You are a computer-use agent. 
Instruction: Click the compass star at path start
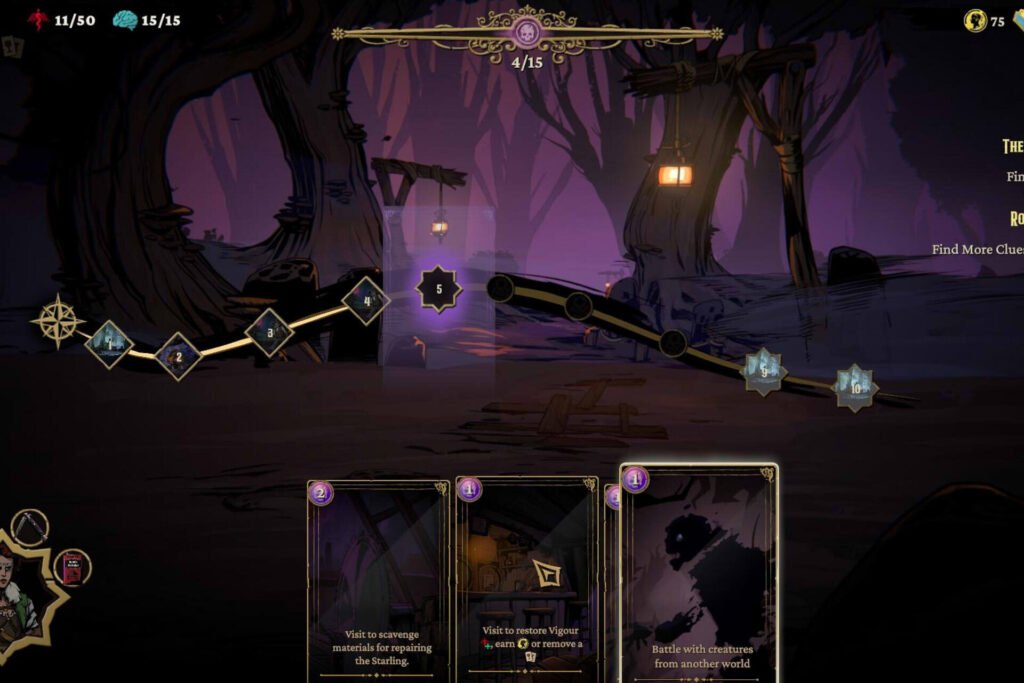pos(57,321)
